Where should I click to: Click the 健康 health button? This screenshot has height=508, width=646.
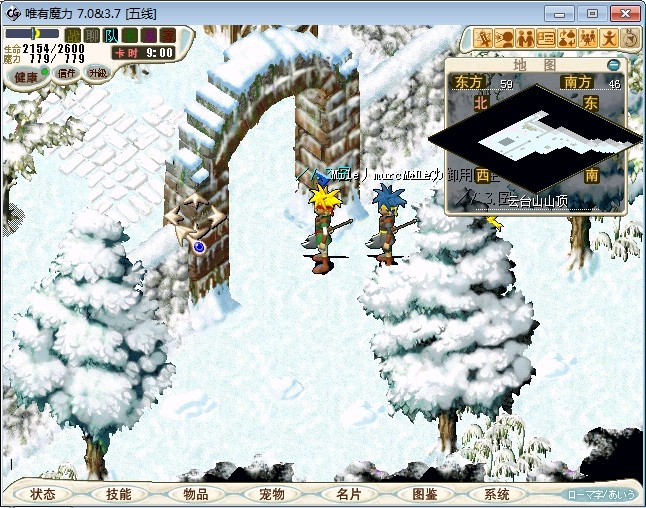coord(27,76)
